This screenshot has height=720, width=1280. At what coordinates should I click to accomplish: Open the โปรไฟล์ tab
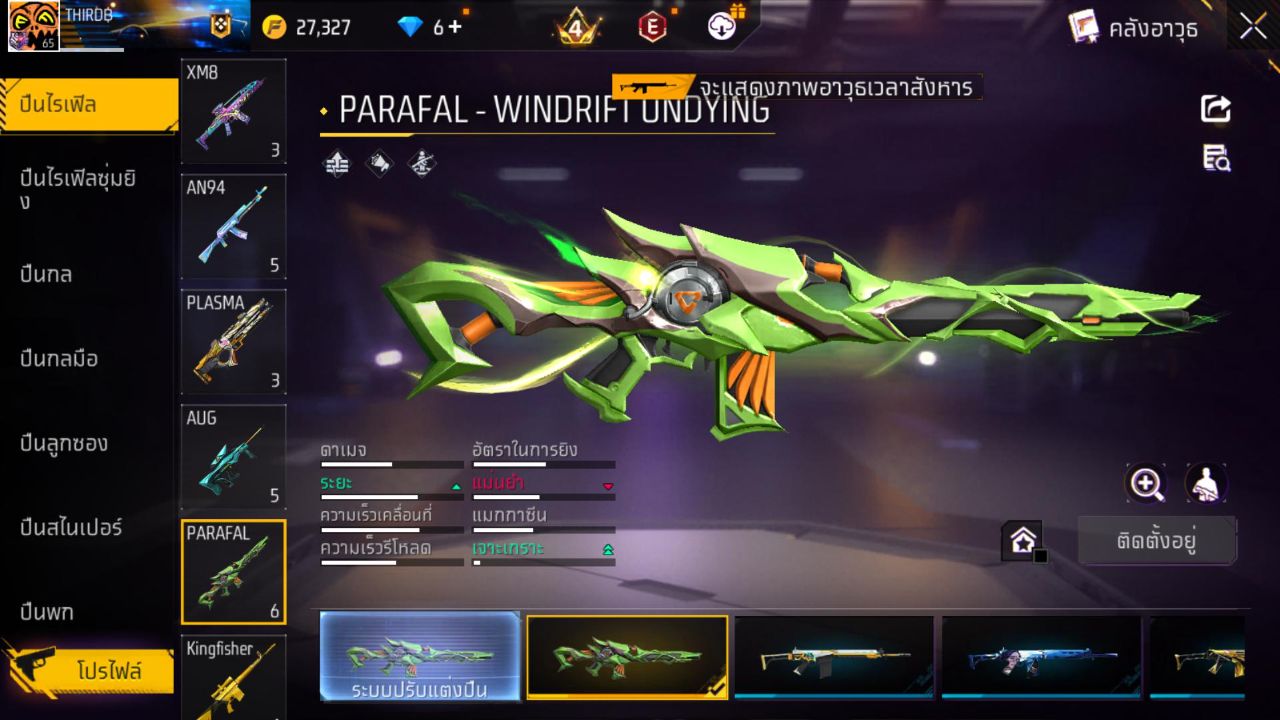click(x=108, y=671)
